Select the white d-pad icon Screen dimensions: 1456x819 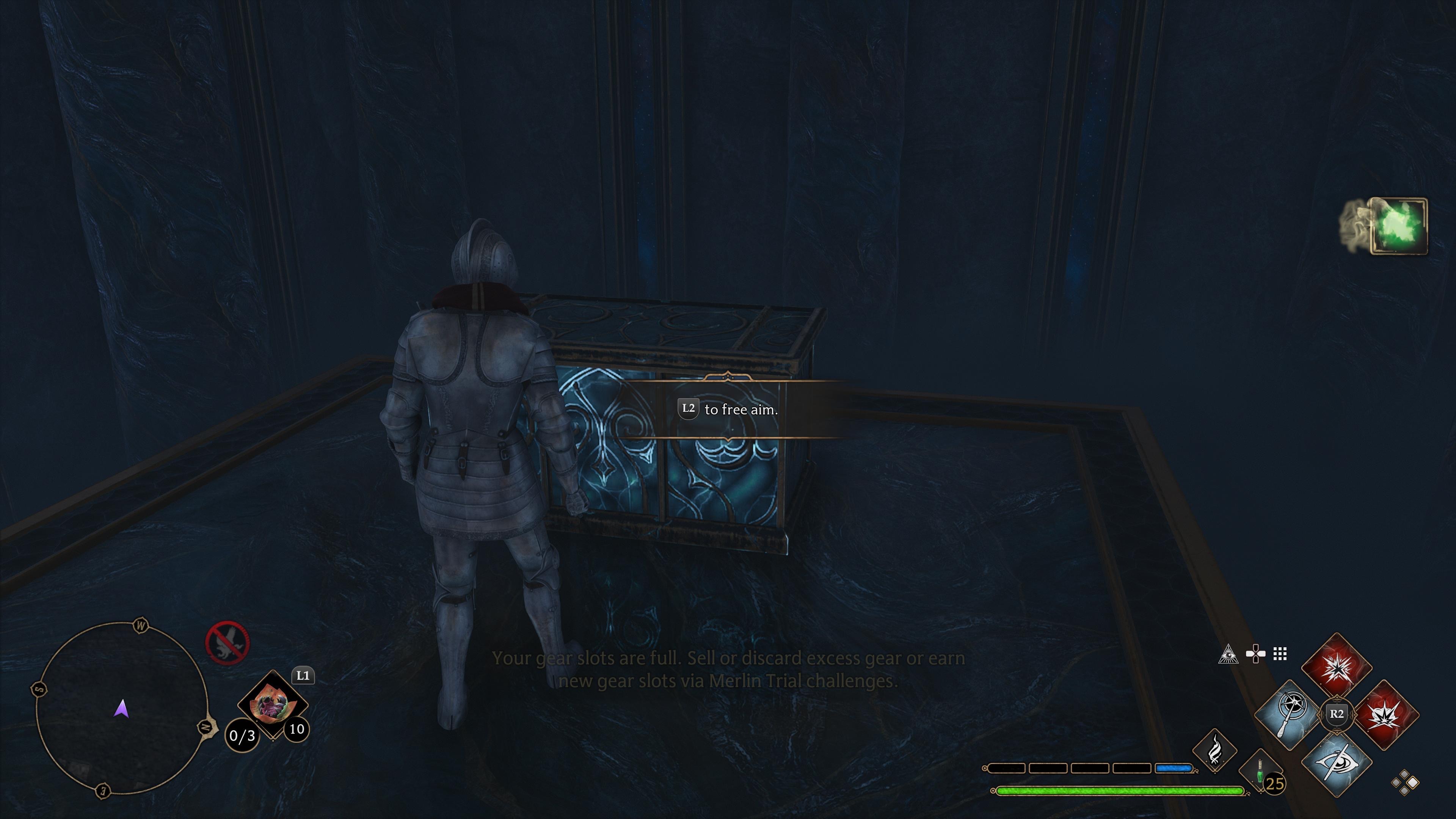coord(1255,654)
